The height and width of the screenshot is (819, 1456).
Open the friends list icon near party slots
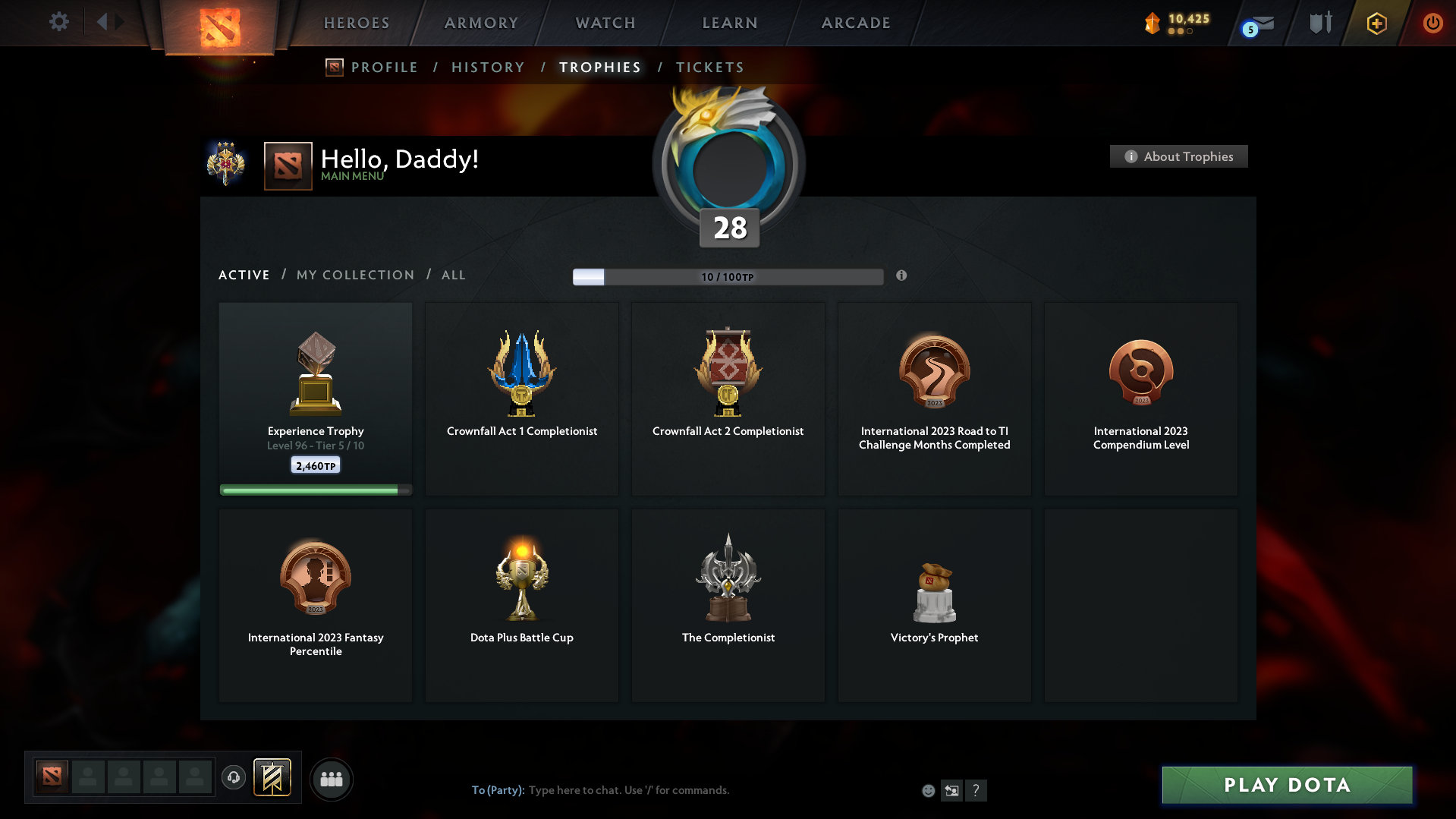tap(331, 779)
